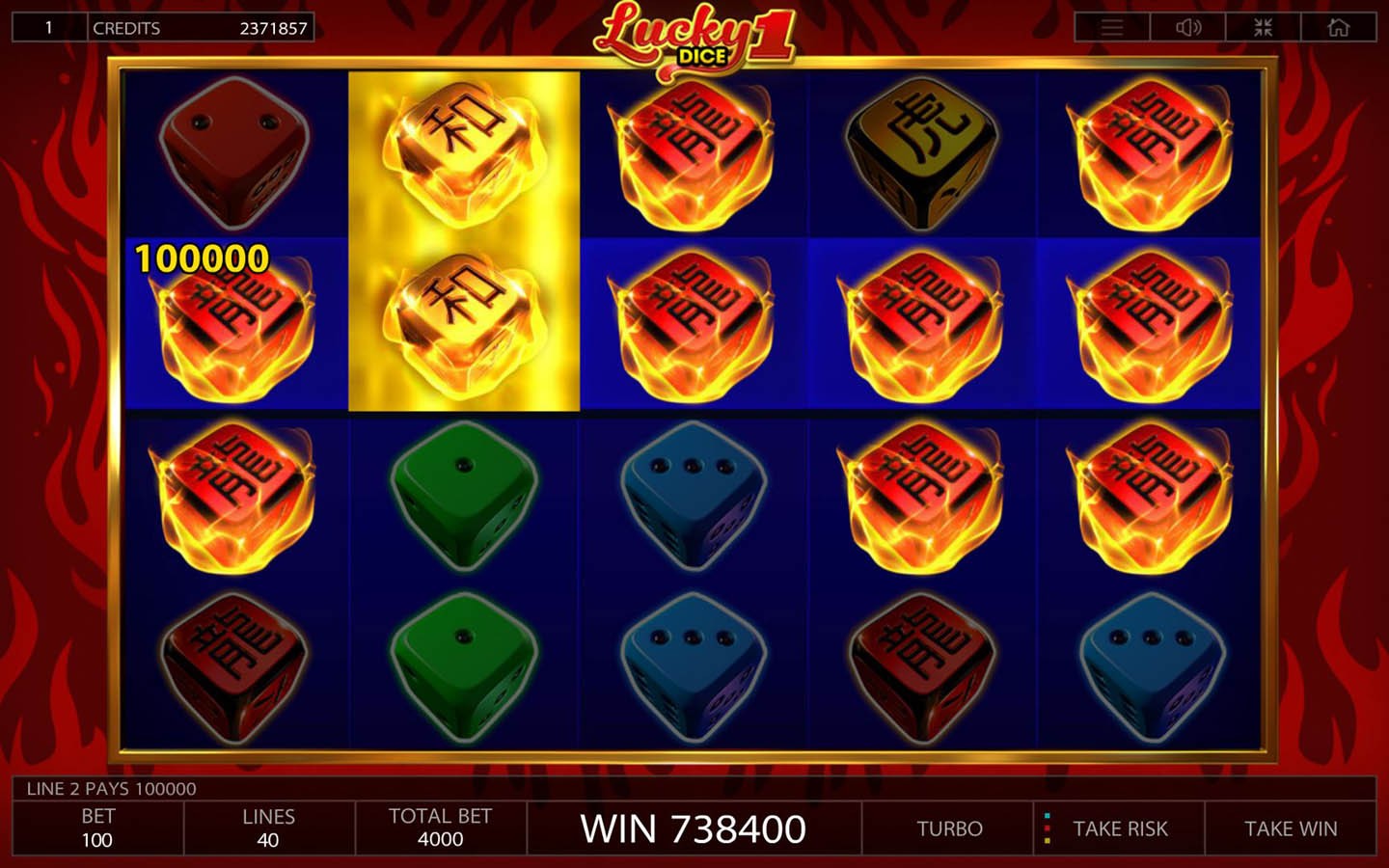
Task: Enable Turbo mode
Action: click(x=948, y=827)
